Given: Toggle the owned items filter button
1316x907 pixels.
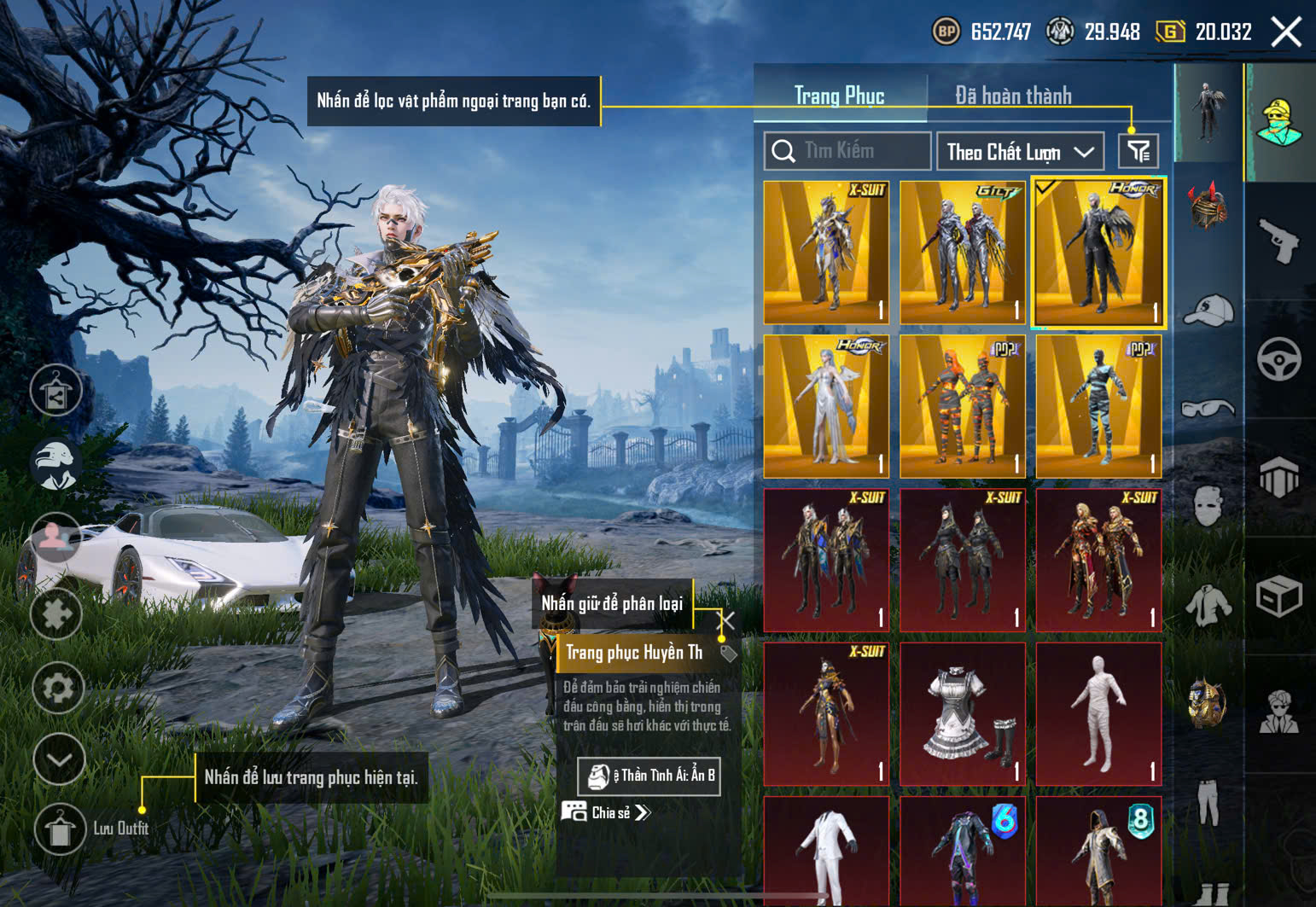Looking at the screenshot, I should (1138, 152).
